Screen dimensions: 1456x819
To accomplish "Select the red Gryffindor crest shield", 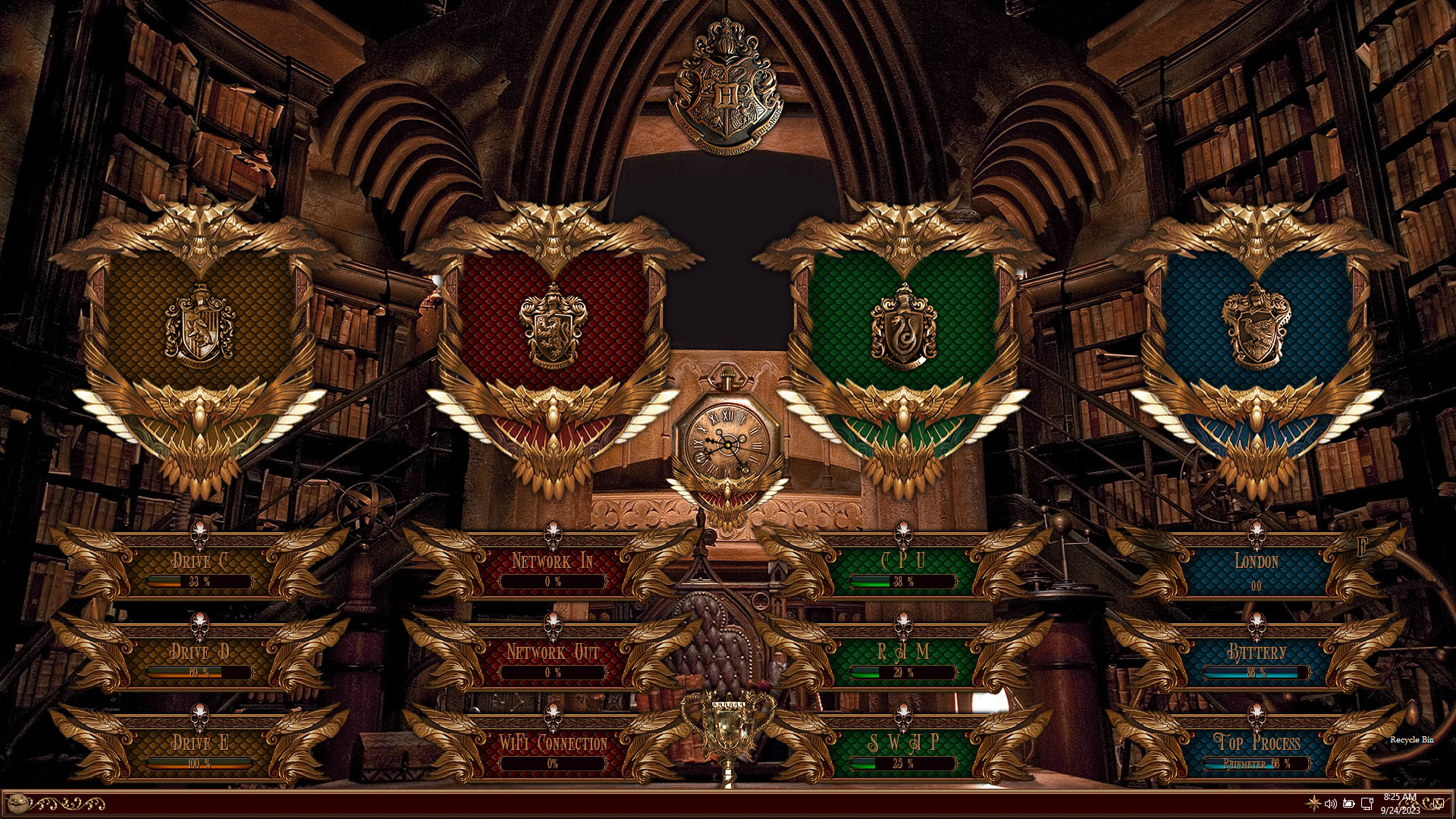I will coord(553,326).
